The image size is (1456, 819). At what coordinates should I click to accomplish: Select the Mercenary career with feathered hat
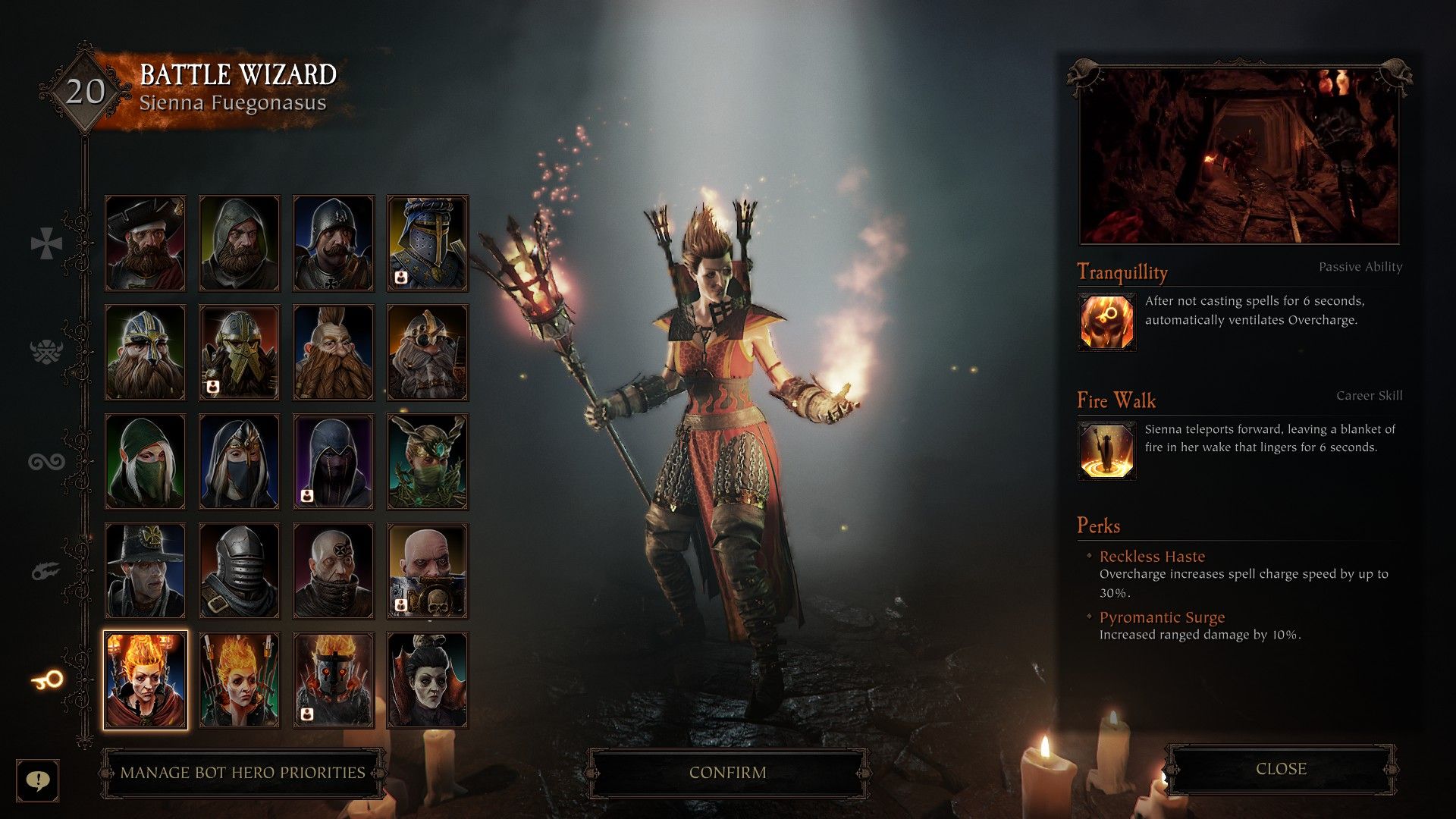coord(146,243)
